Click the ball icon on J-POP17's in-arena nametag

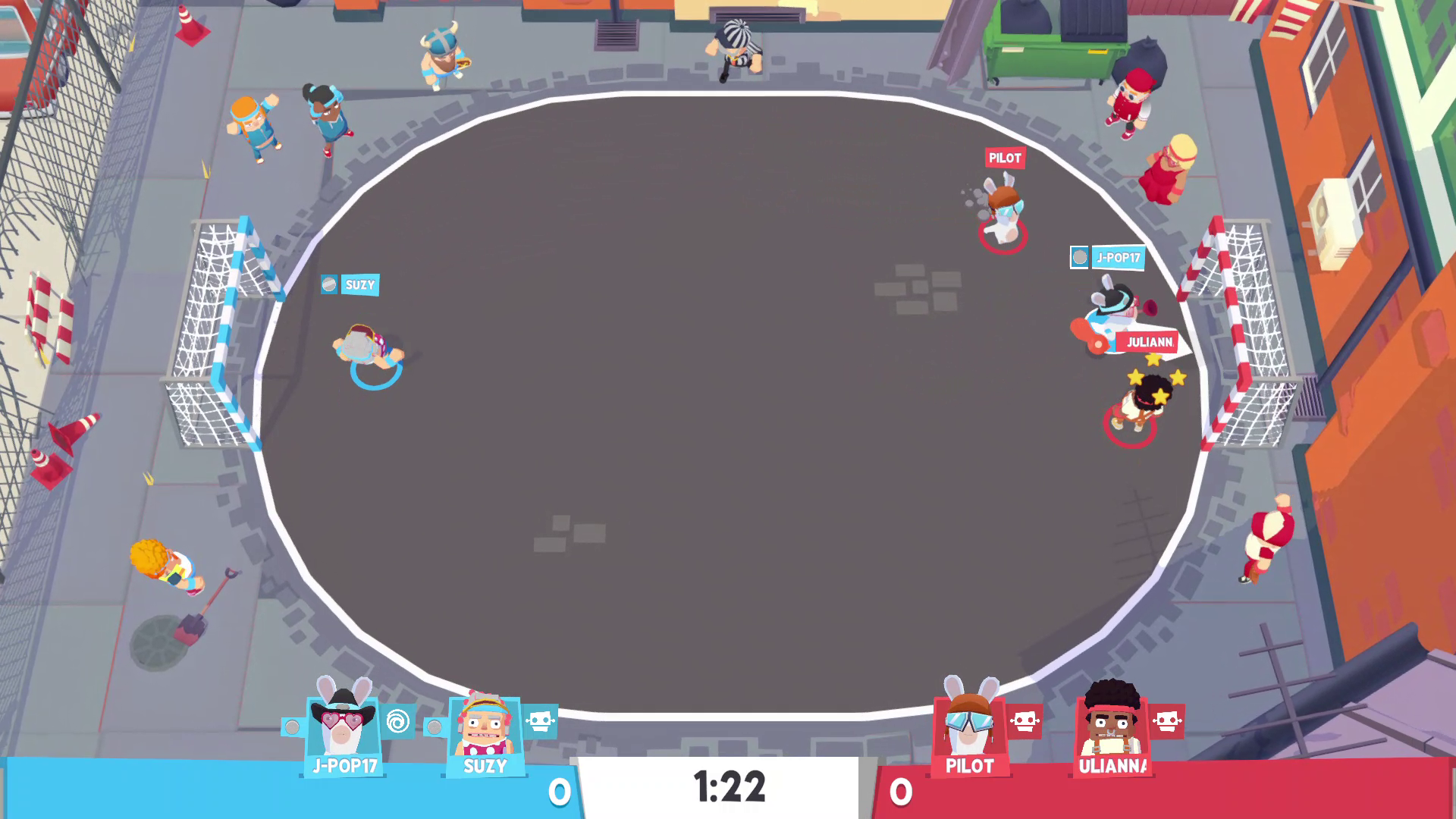(x=1080, y=258)
